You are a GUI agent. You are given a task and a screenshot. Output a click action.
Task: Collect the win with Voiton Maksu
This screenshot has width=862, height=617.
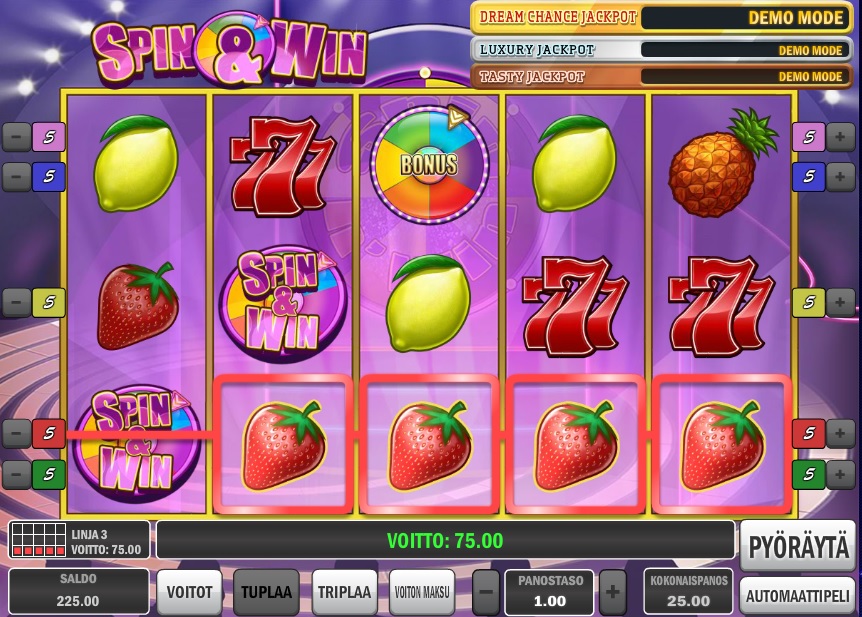[422, 592]
